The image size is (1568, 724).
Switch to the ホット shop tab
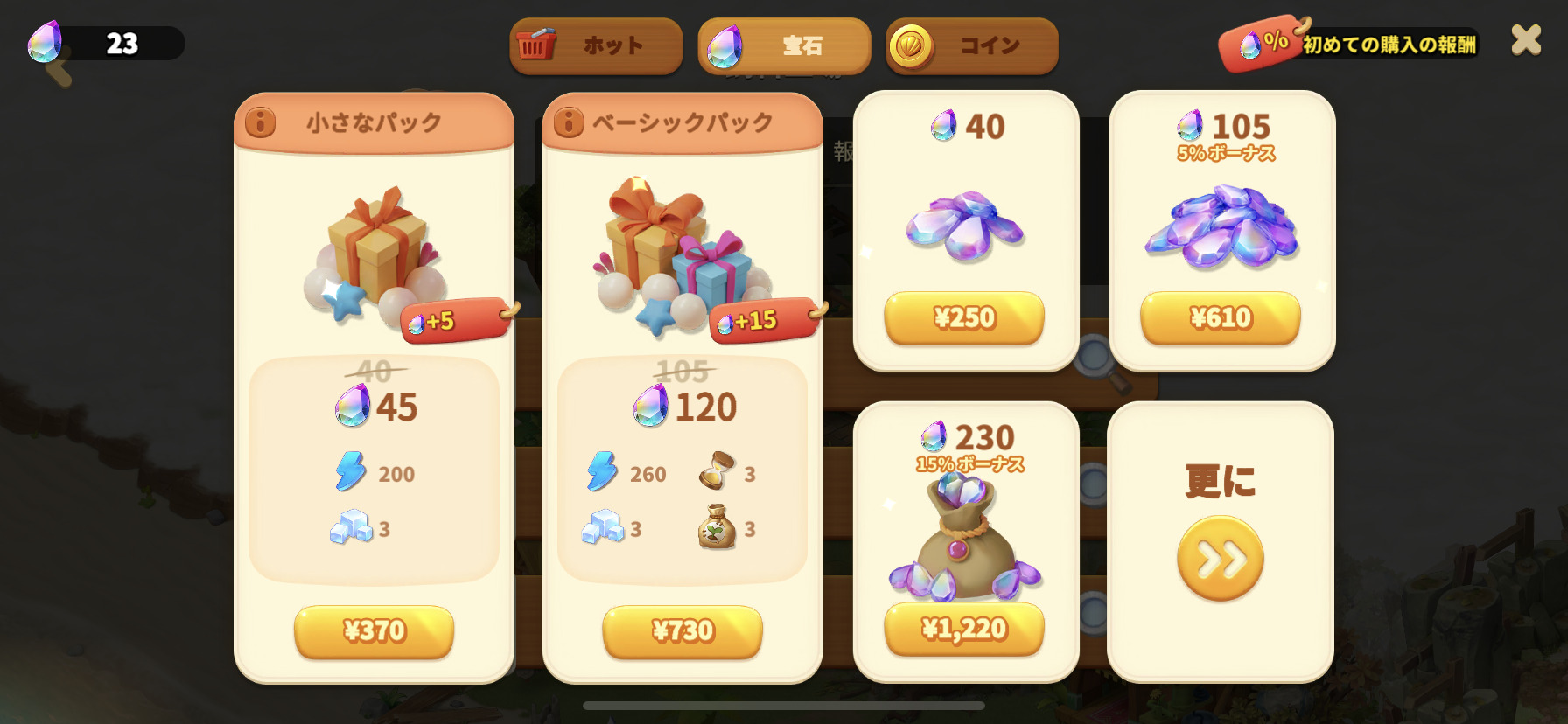pyautogui.click(x=596, y=45)
